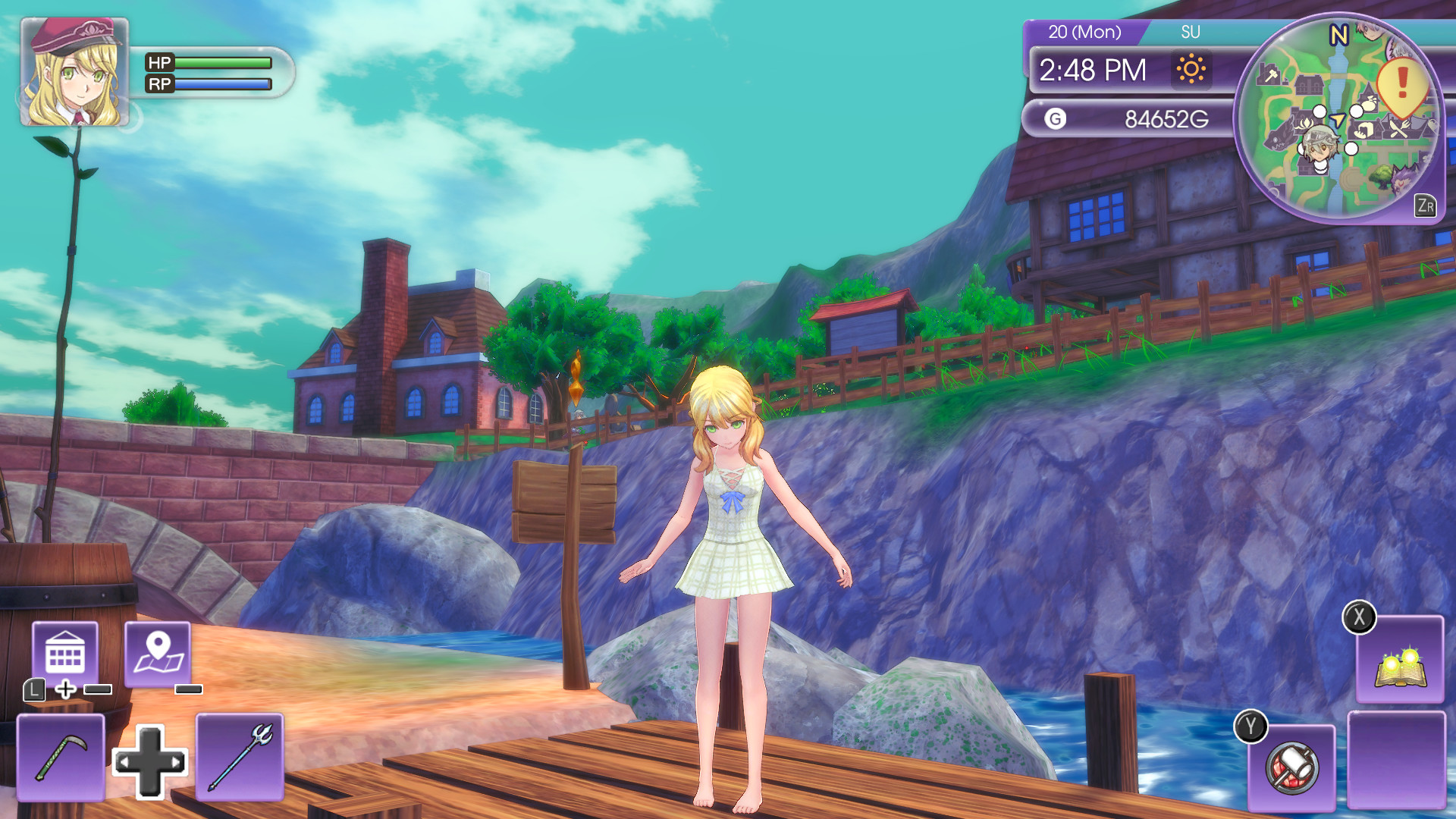Image resolution: width=1456 pixels, height=819 pixels.
Task: Click the player direction arrow on the minimap
Action: tap(1338, 118)
